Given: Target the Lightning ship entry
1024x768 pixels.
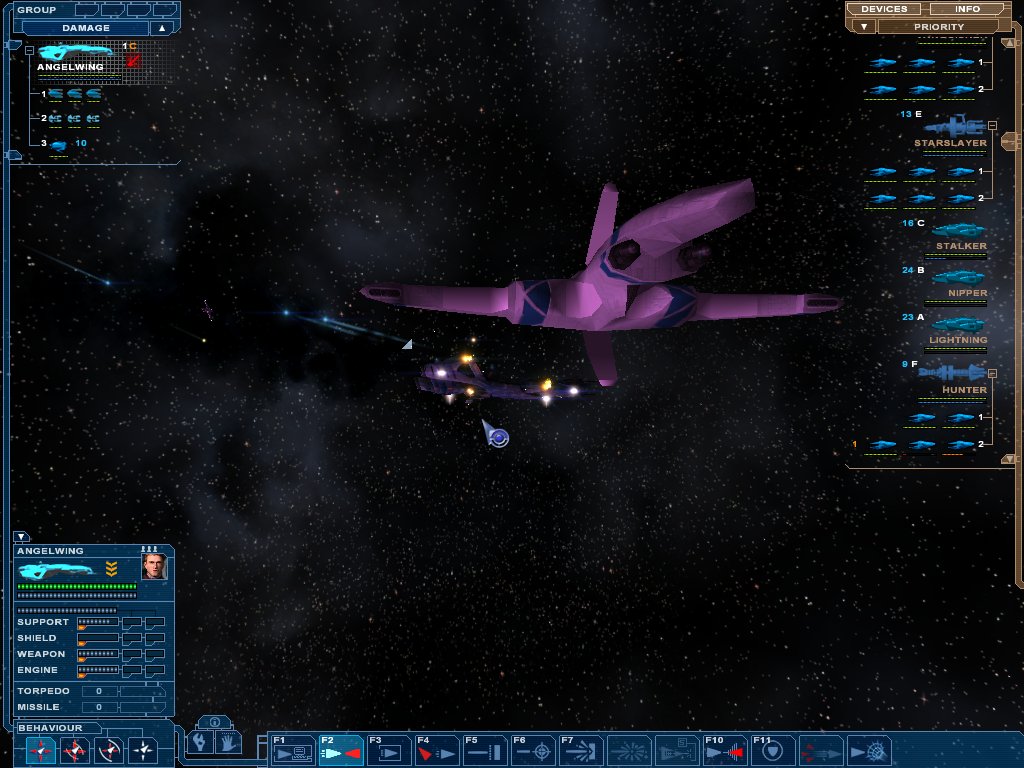Looking at the screenshot, I should point(957,324).
